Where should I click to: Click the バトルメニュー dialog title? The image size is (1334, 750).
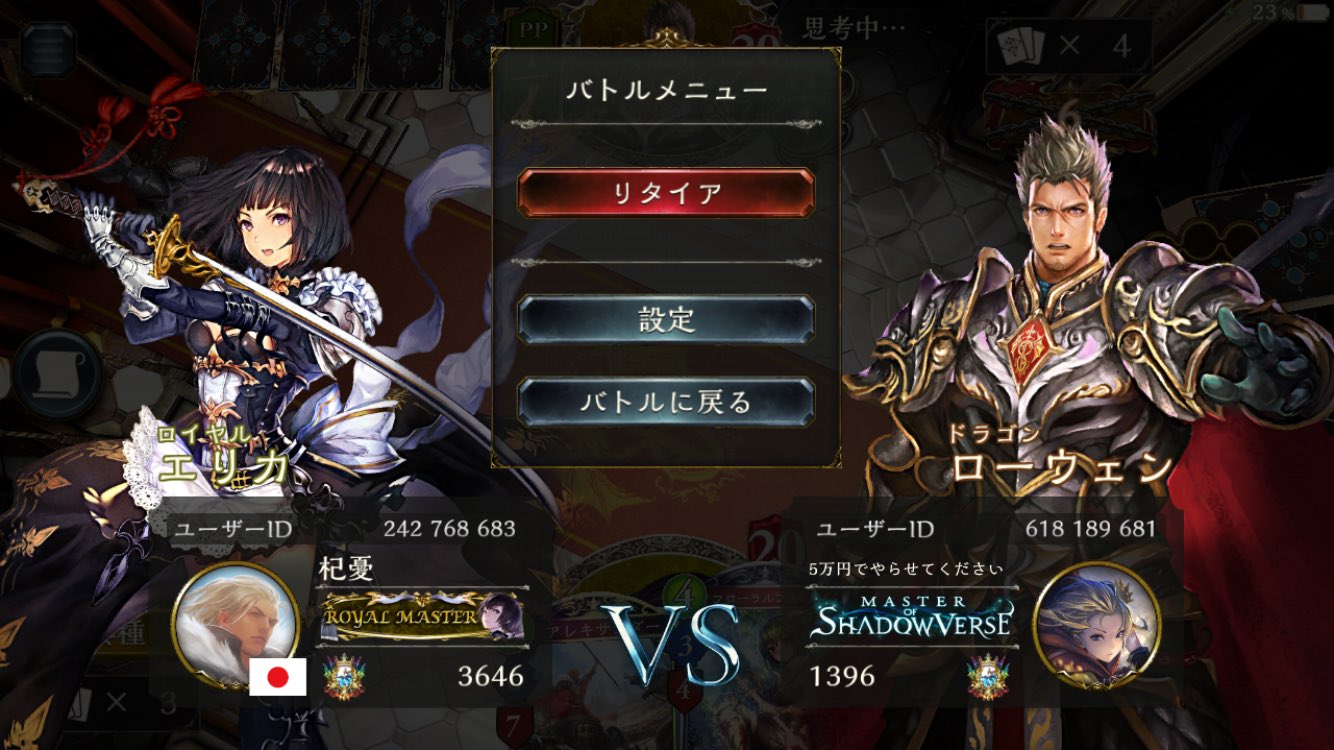click(x=664, y=89)
